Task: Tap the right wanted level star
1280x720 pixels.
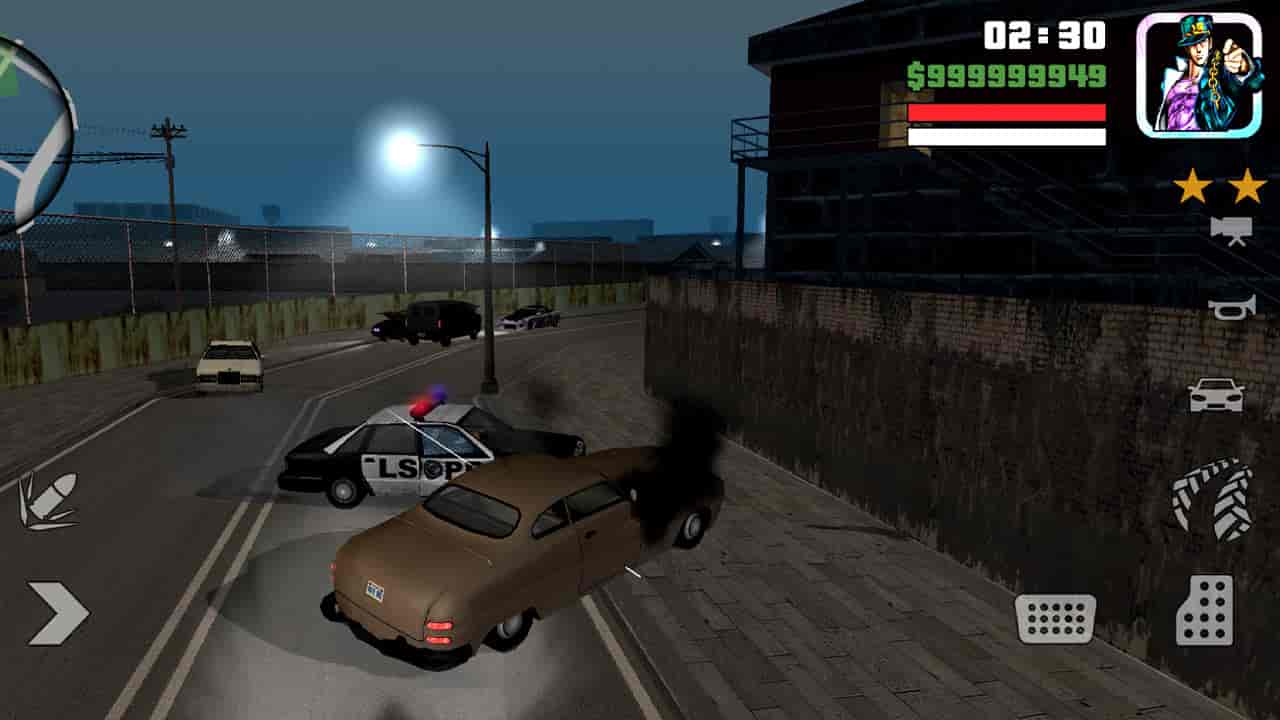Action: tap(1246, 185)
